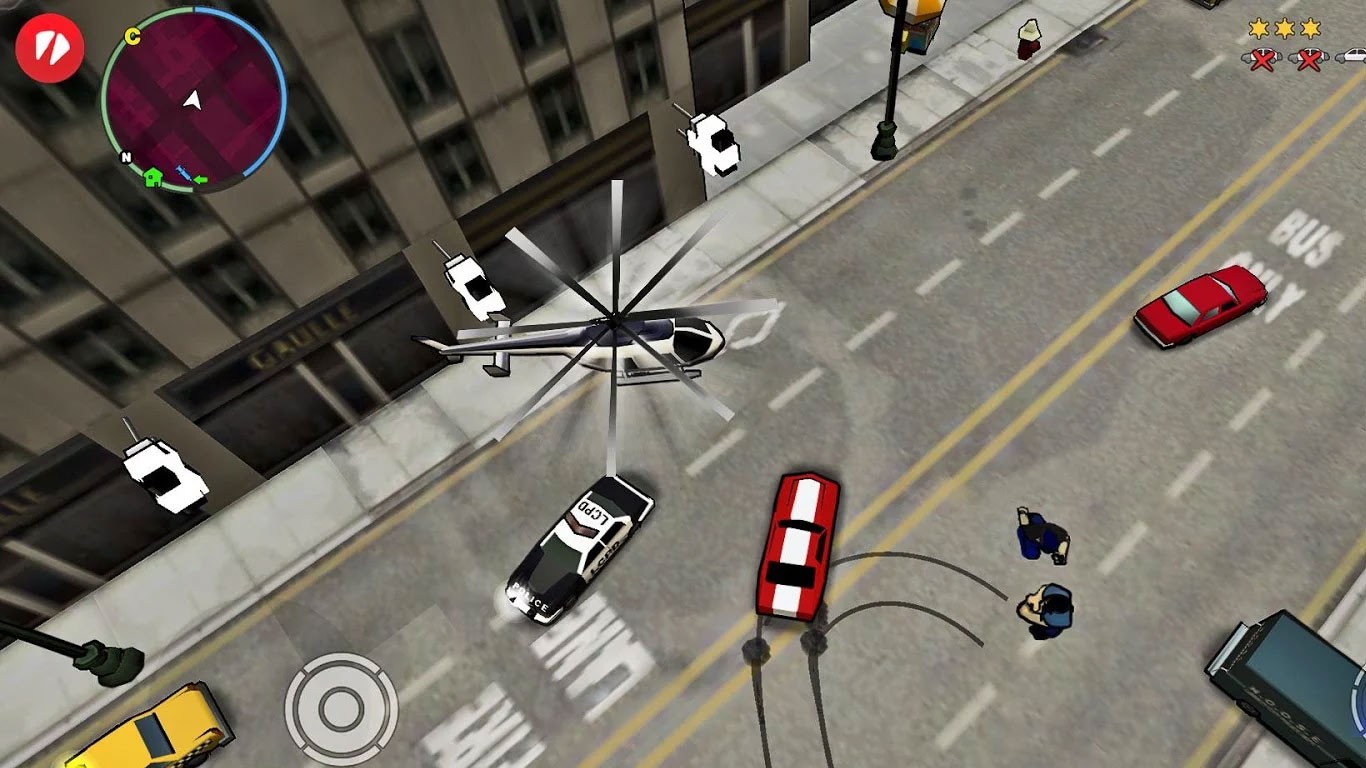1366x768 pixels.
Task: Click the green arrow icon on the minimap
Action: point(201,180)
